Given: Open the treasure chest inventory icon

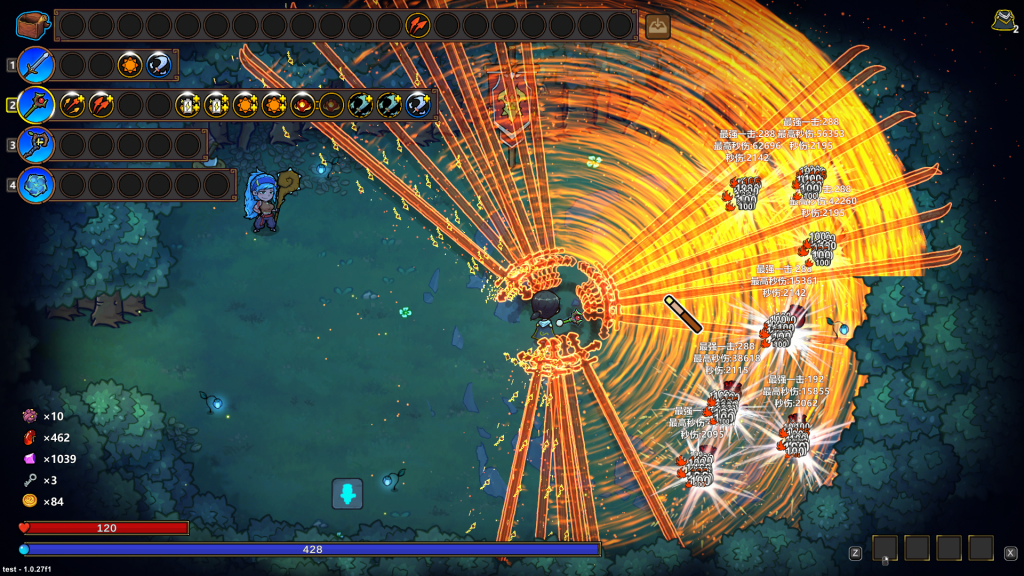Looking at the screenshot, I should coord(33,25).
